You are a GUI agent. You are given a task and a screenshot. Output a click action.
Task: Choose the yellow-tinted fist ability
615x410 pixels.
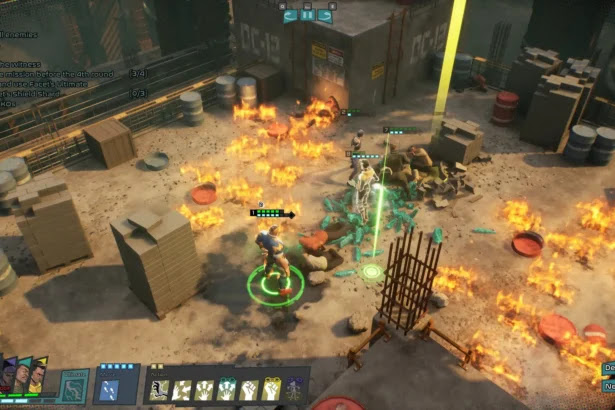coord(270,389)
